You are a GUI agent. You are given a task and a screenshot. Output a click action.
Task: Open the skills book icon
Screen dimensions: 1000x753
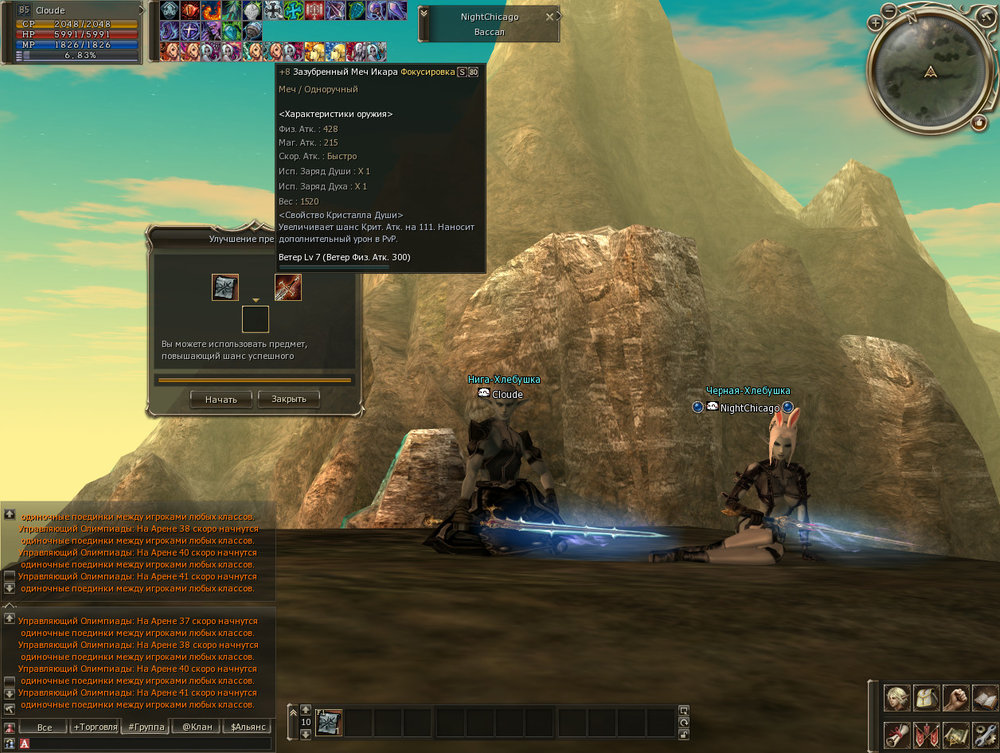tap(985, 696)
